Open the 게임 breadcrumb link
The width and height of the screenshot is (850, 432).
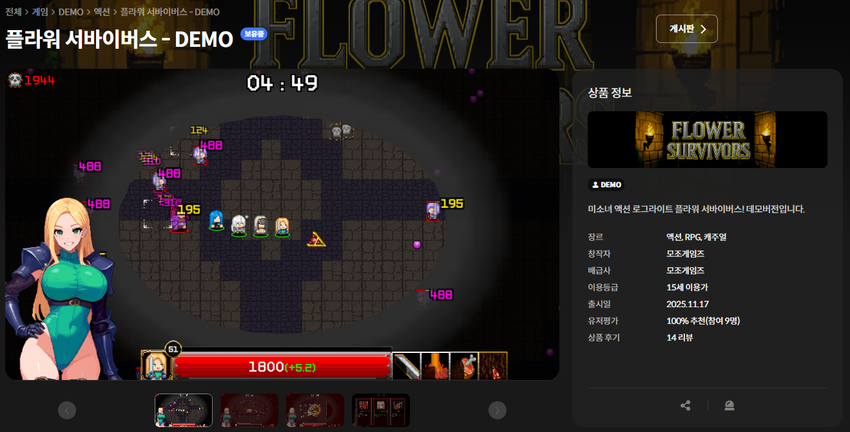click(40, 12)
